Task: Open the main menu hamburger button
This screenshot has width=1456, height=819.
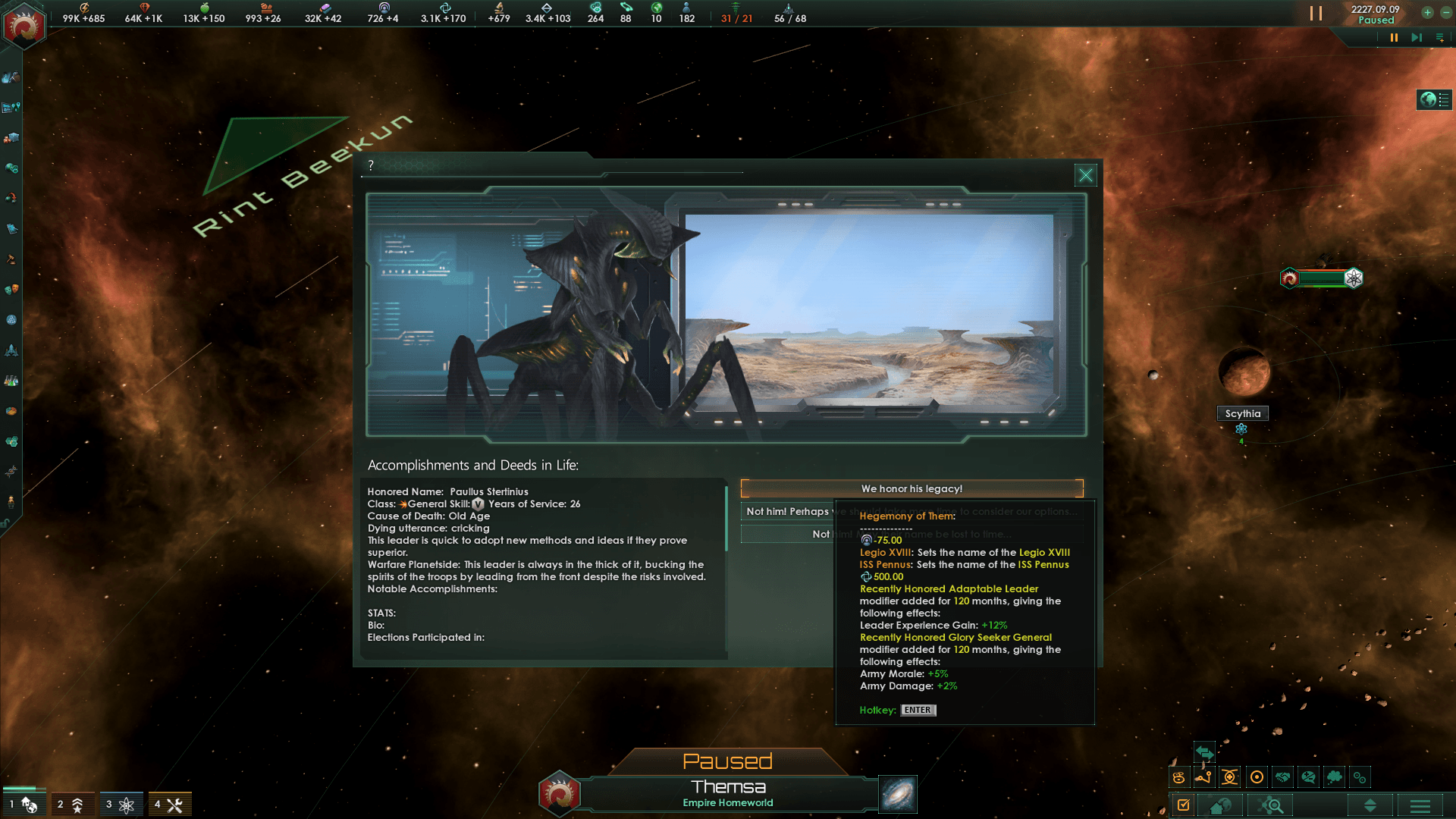Action: (x=1420, y=805)
